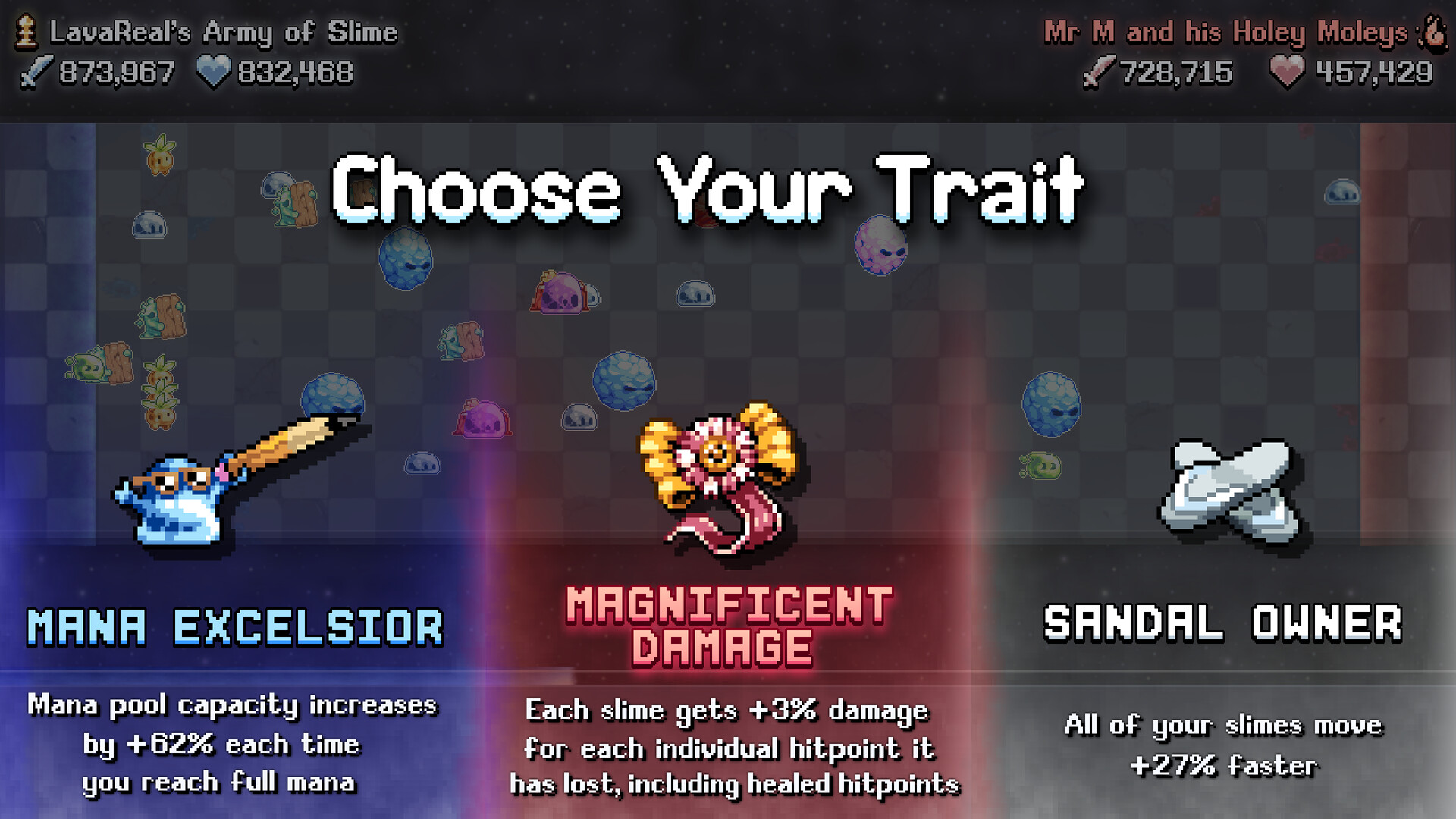Click the blue heart icon showing 832,468
The height and width of the screenshot is (819, 1456).
click(212, 73)
